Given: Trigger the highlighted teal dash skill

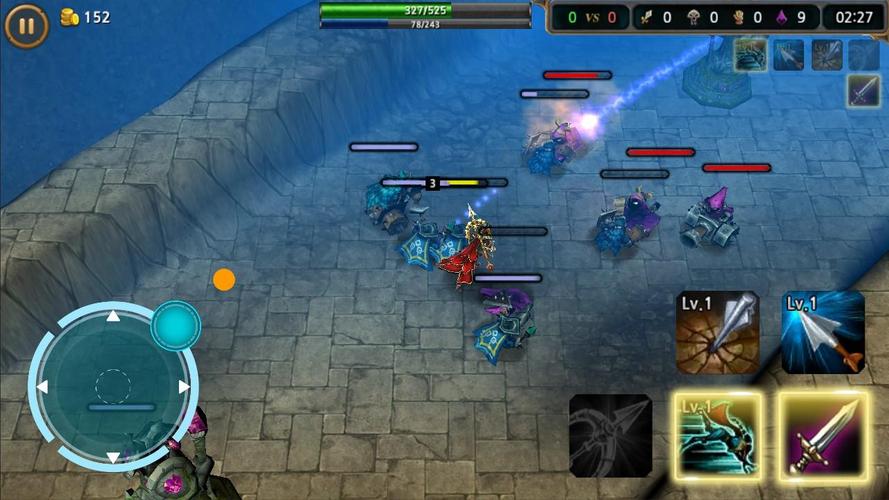Looking at the screenshot, I should (x=717, y=432).
